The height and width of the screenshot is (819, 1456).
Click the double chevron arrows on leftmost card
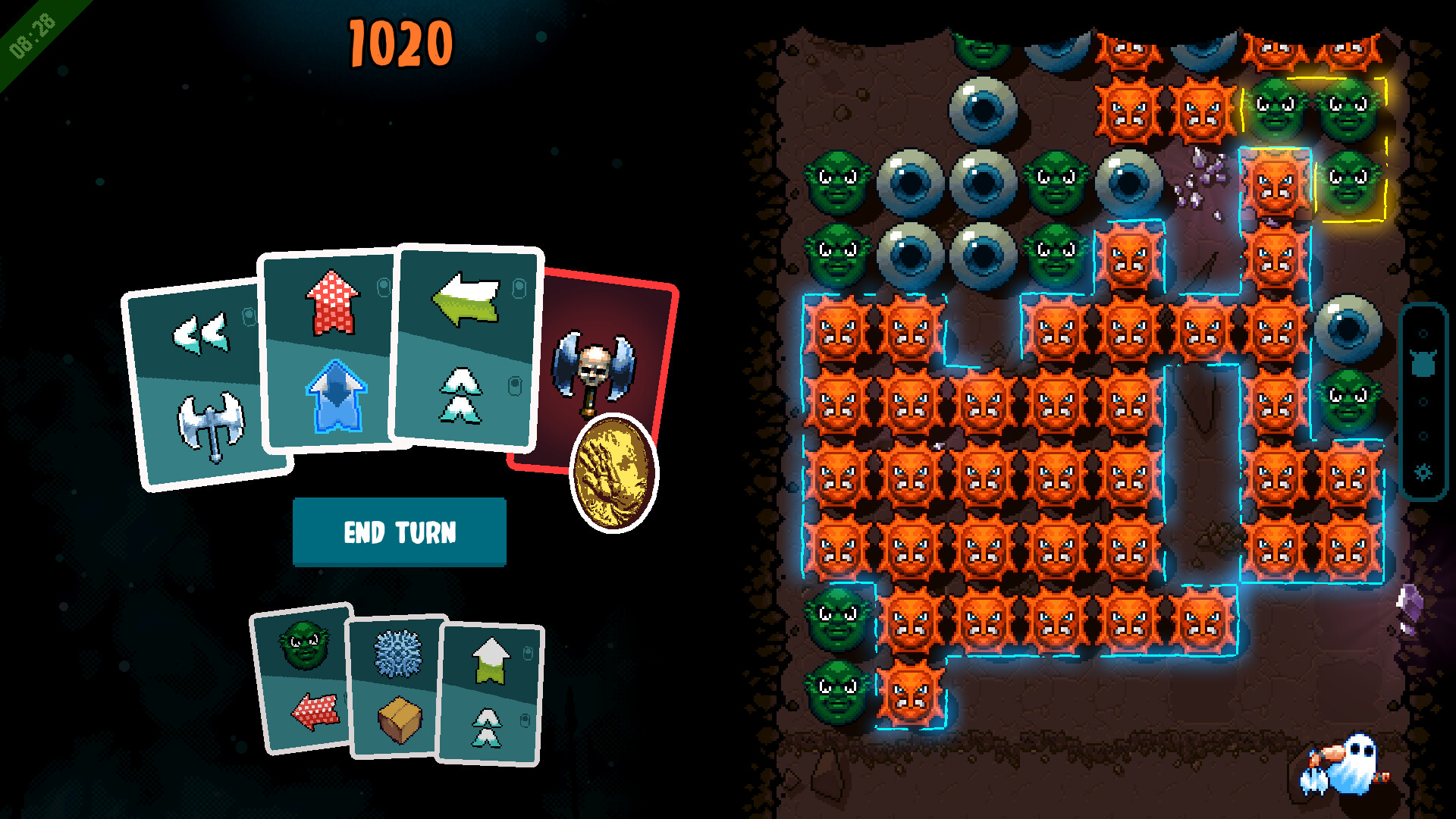click(x=202, y=332)
